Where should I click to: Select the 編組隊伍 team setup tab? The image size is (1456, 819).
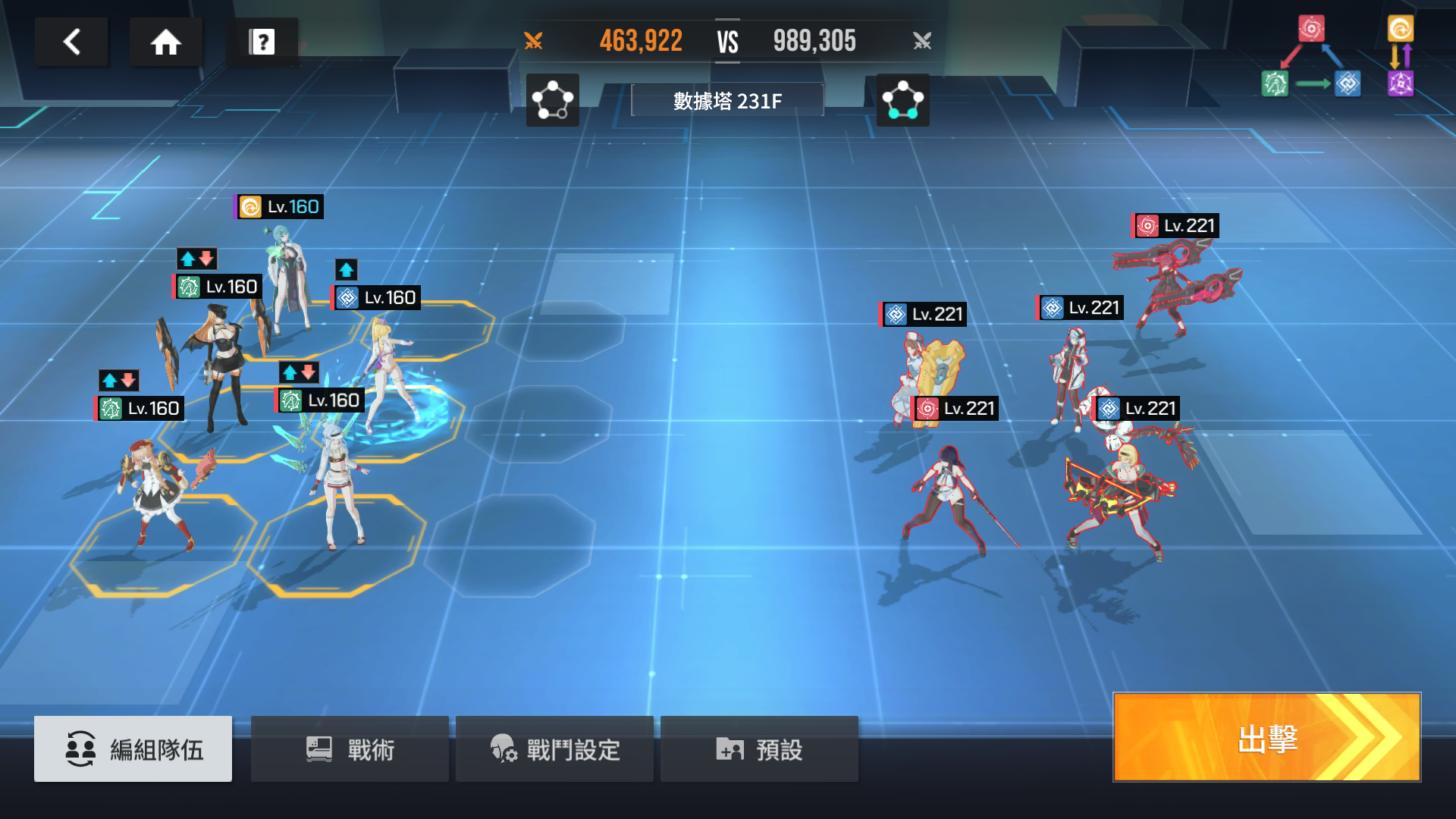[x=133, y=749]
